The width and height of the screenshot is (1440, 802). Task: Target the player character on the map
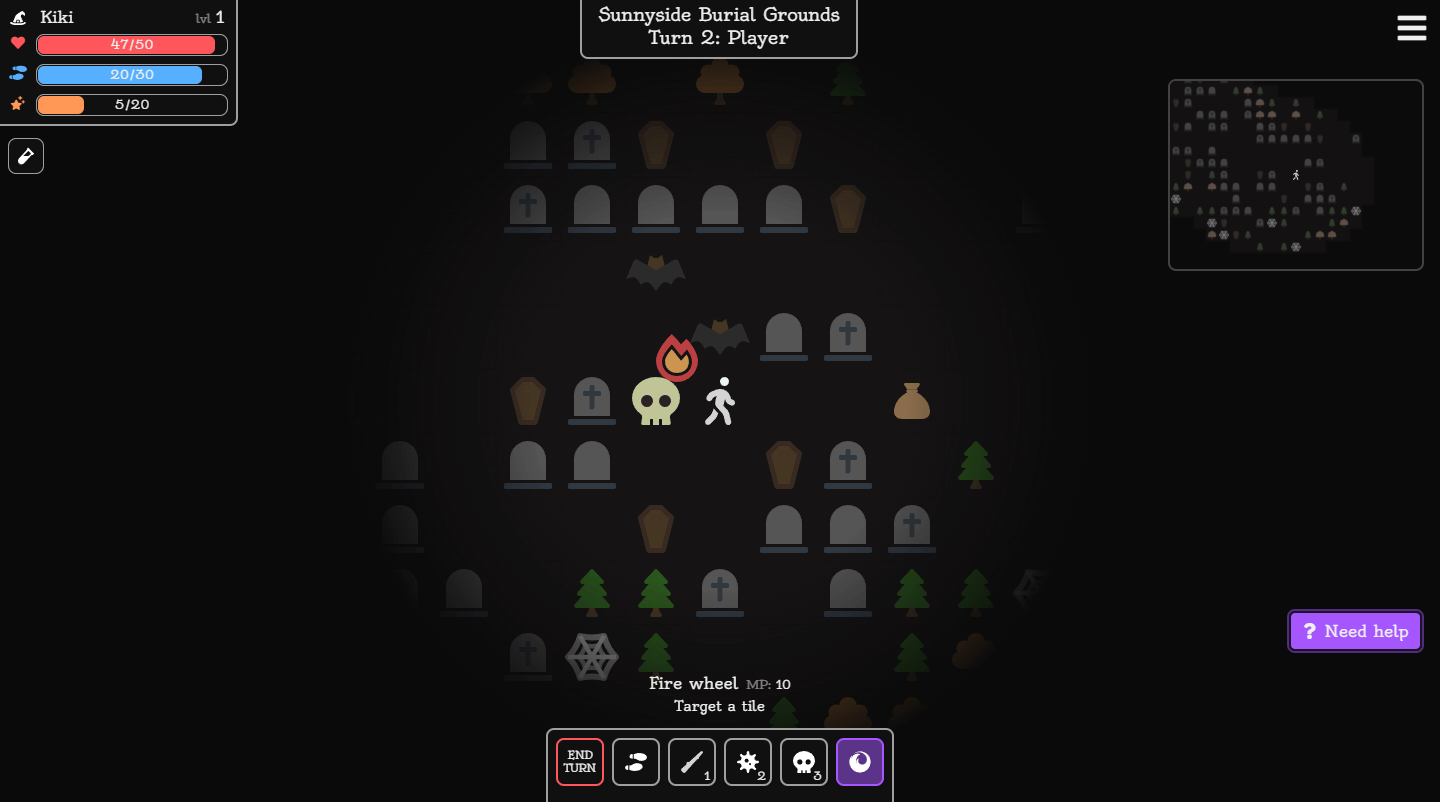[719, 400]
